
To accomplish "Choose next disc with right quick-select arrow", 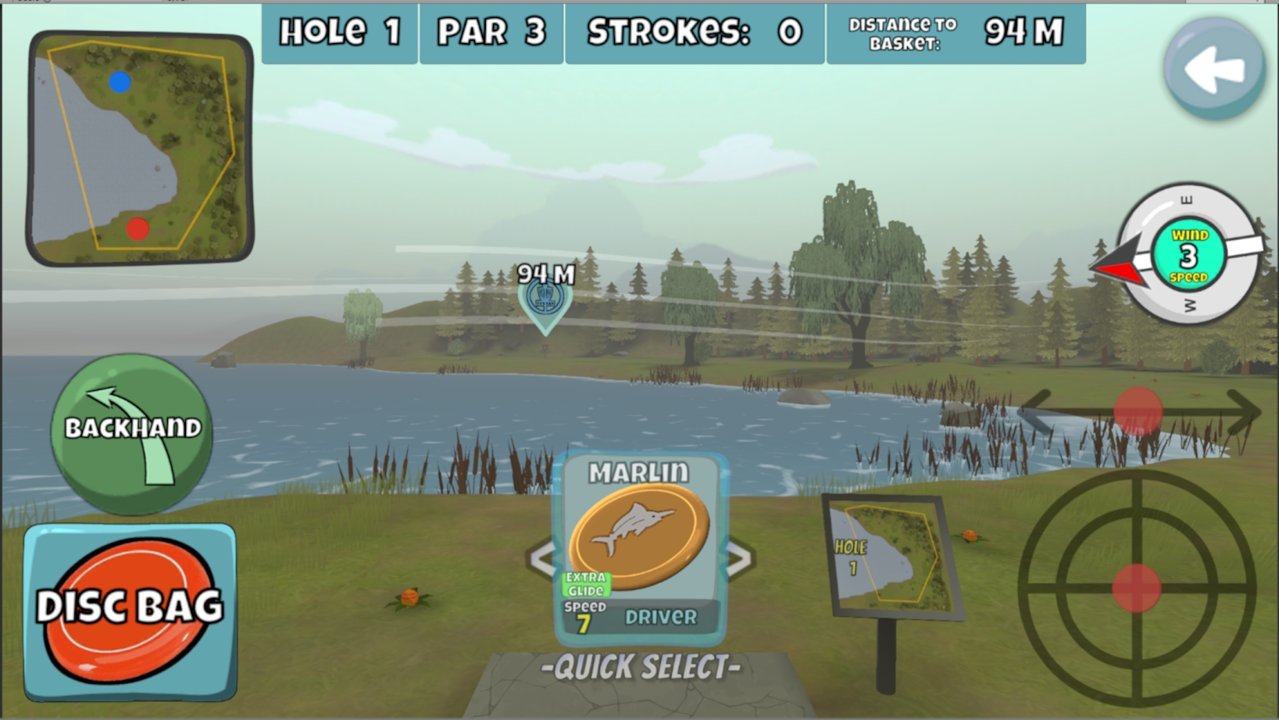I will pos(741,559).
